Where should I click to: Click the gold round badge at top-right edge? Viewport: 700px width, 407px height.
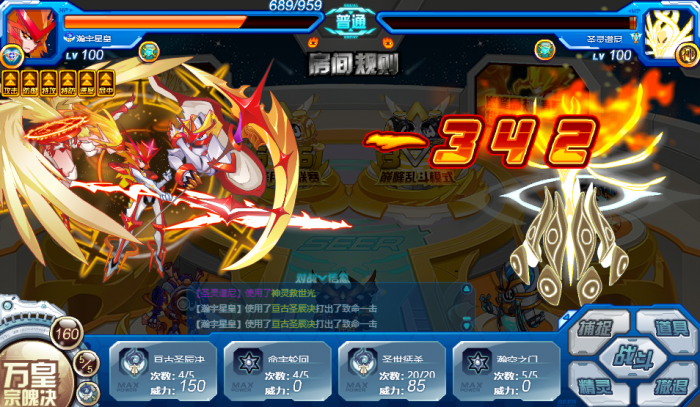pos(687,53)
